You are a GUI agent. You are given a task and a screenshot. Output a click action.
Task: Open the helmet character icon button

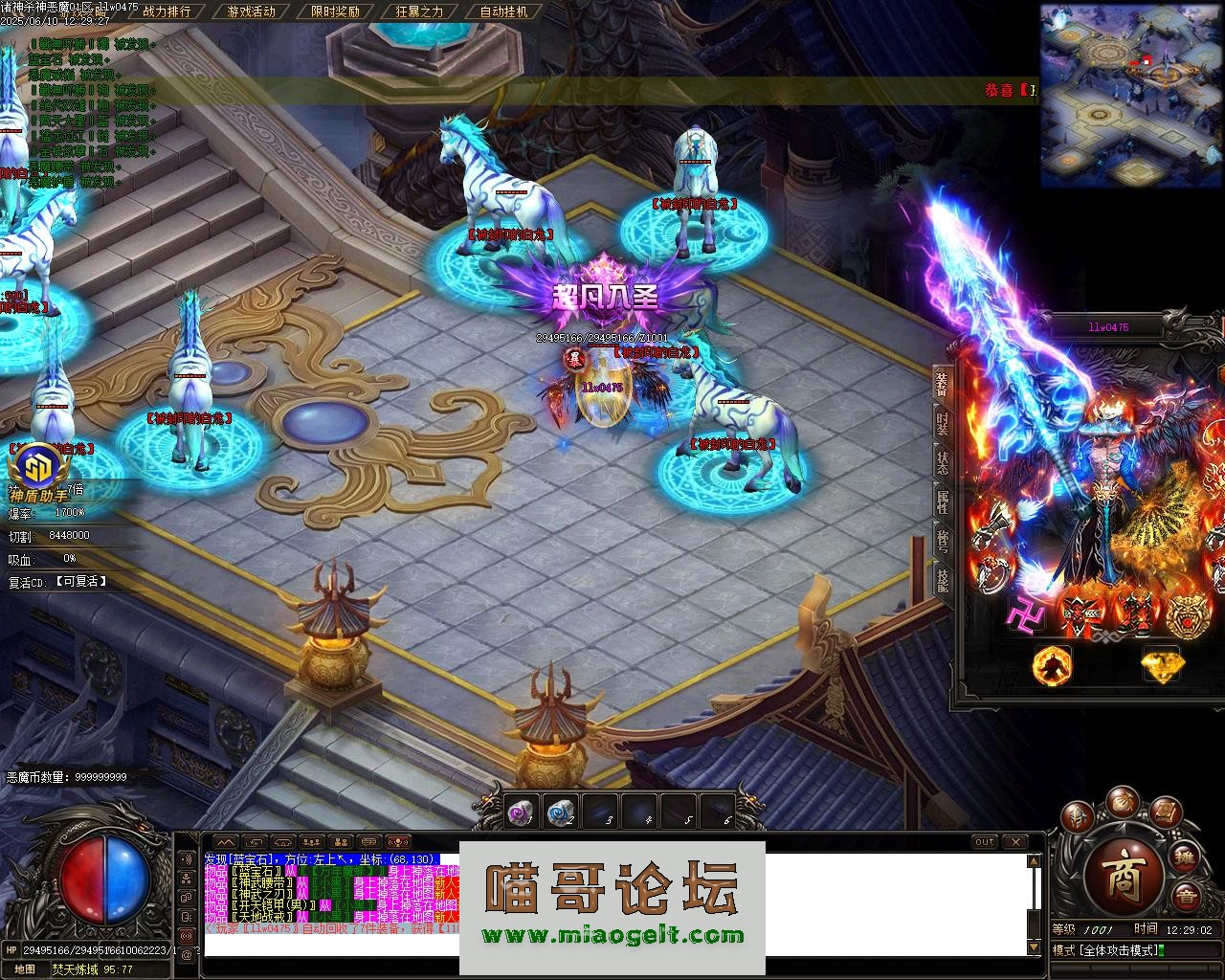tap(1079, 818)
